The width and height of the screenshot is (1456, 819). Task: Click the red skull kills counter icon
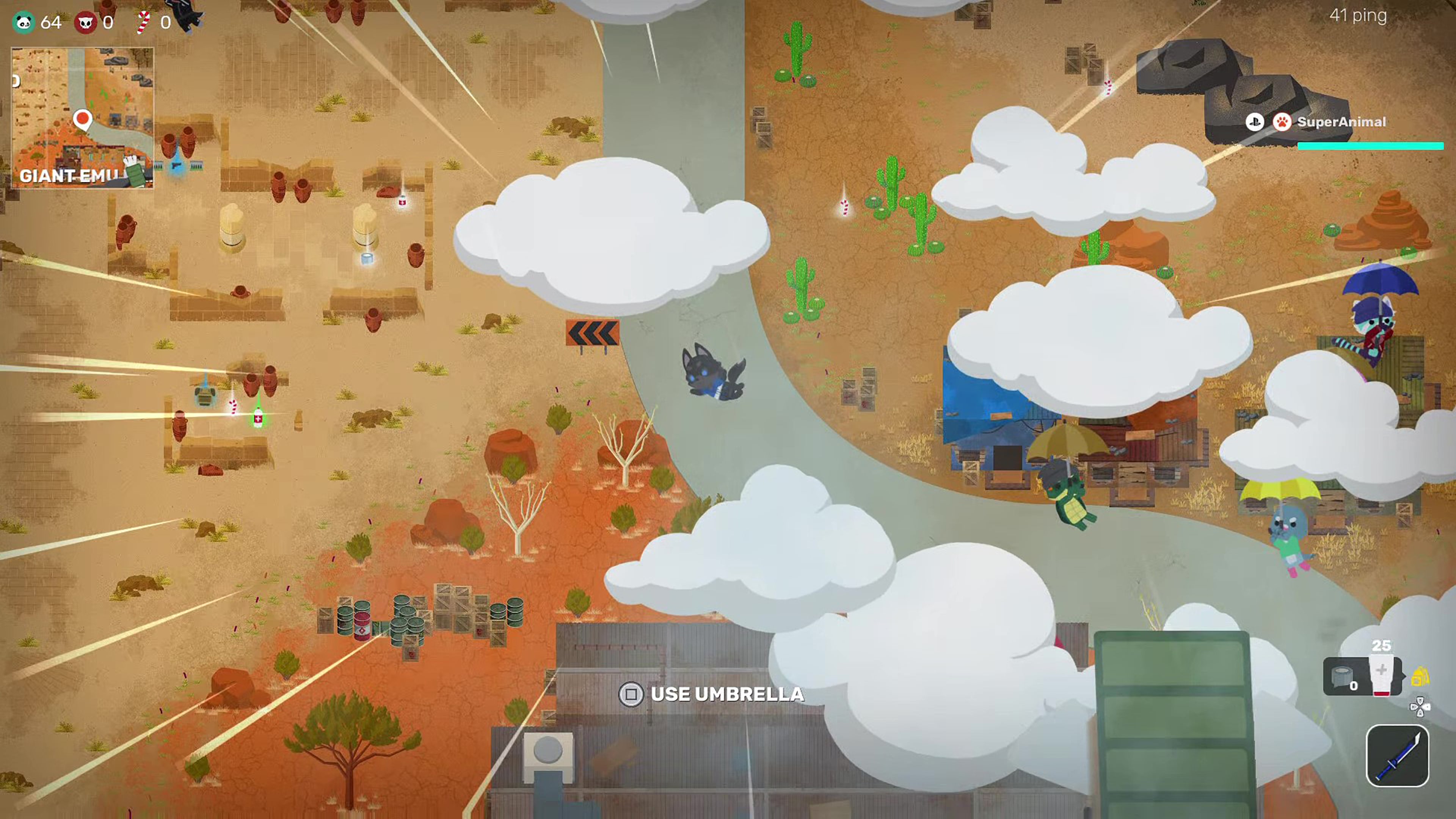(x=86, y=23)
